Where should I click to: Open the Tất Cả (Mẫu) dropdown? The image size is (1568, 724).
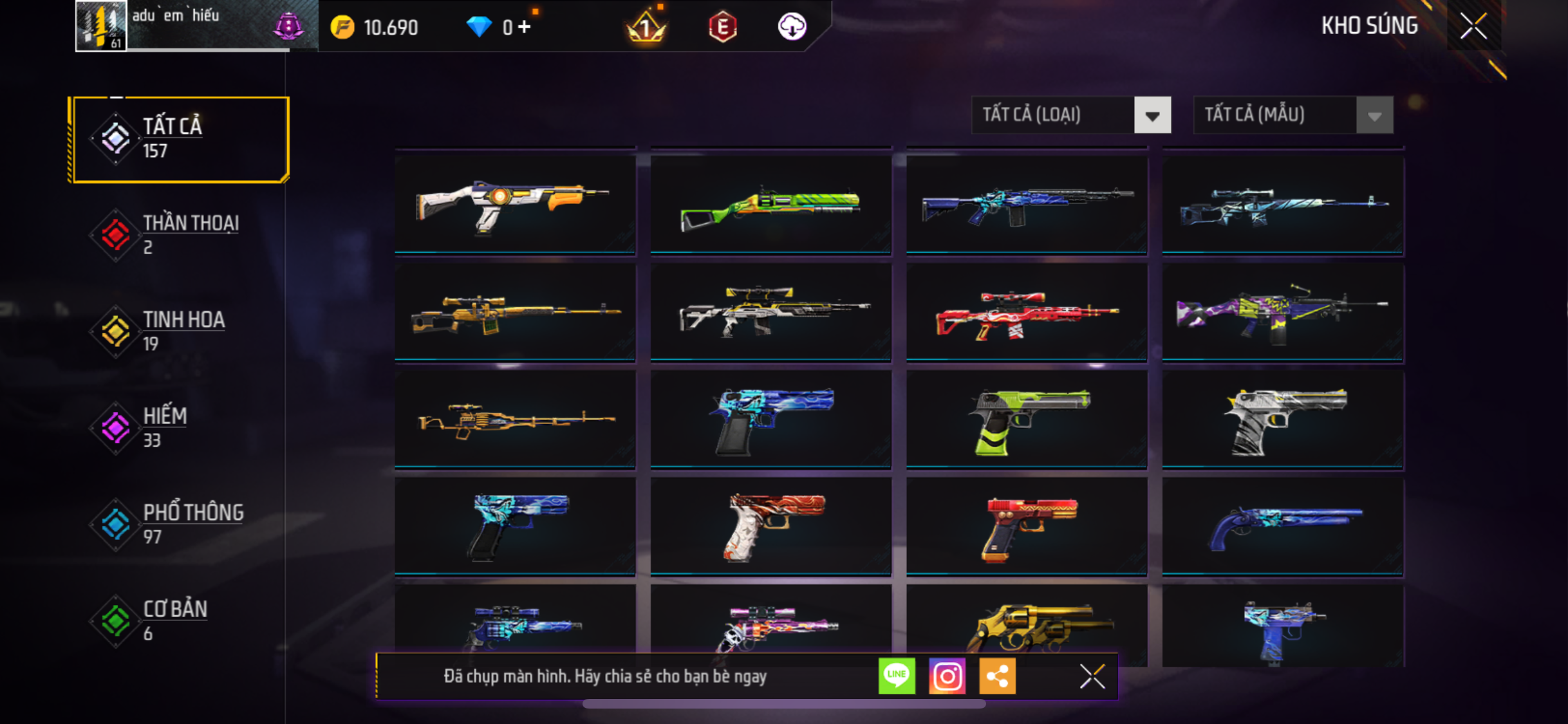click(x=1293, y=115)
